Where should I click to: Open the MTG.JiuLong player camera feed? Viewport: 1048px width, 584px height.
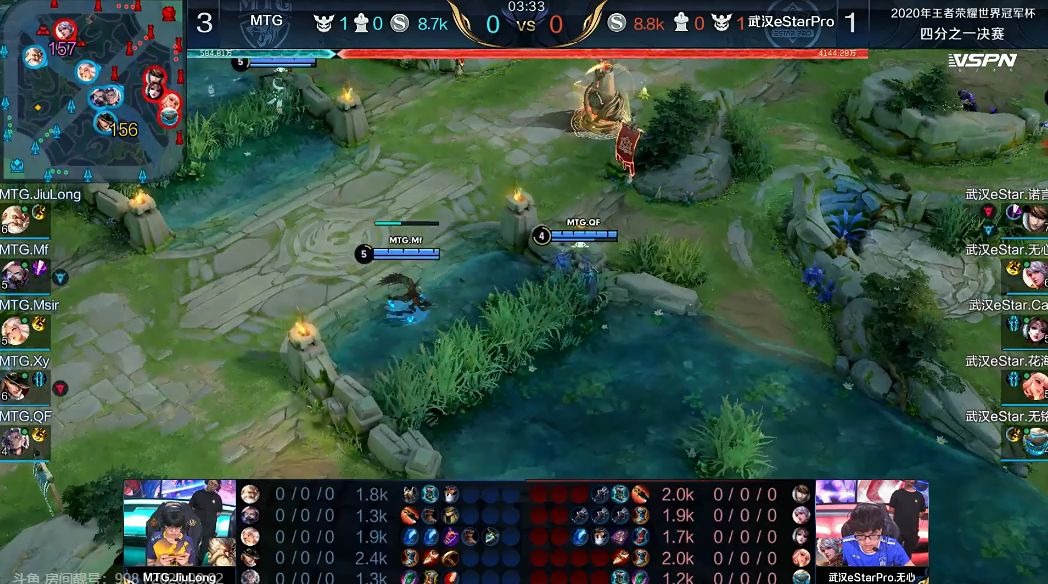tap(179, 525)
